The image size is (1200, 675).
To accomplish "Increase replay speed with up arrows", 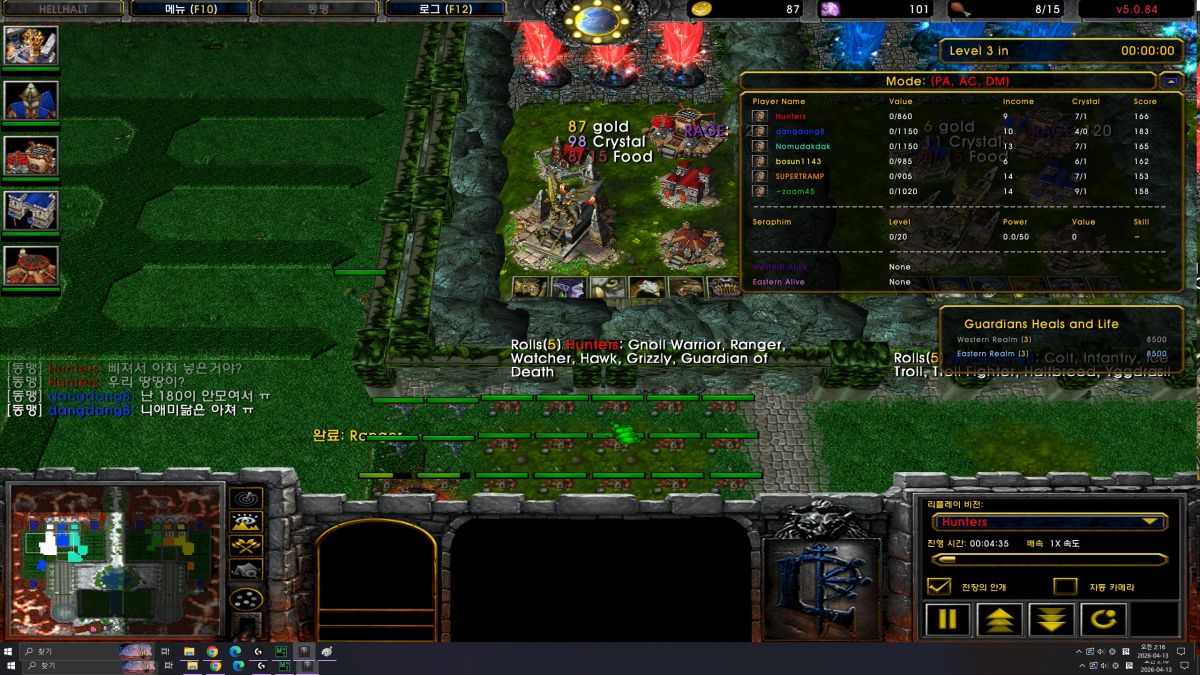I will point(999,619).
